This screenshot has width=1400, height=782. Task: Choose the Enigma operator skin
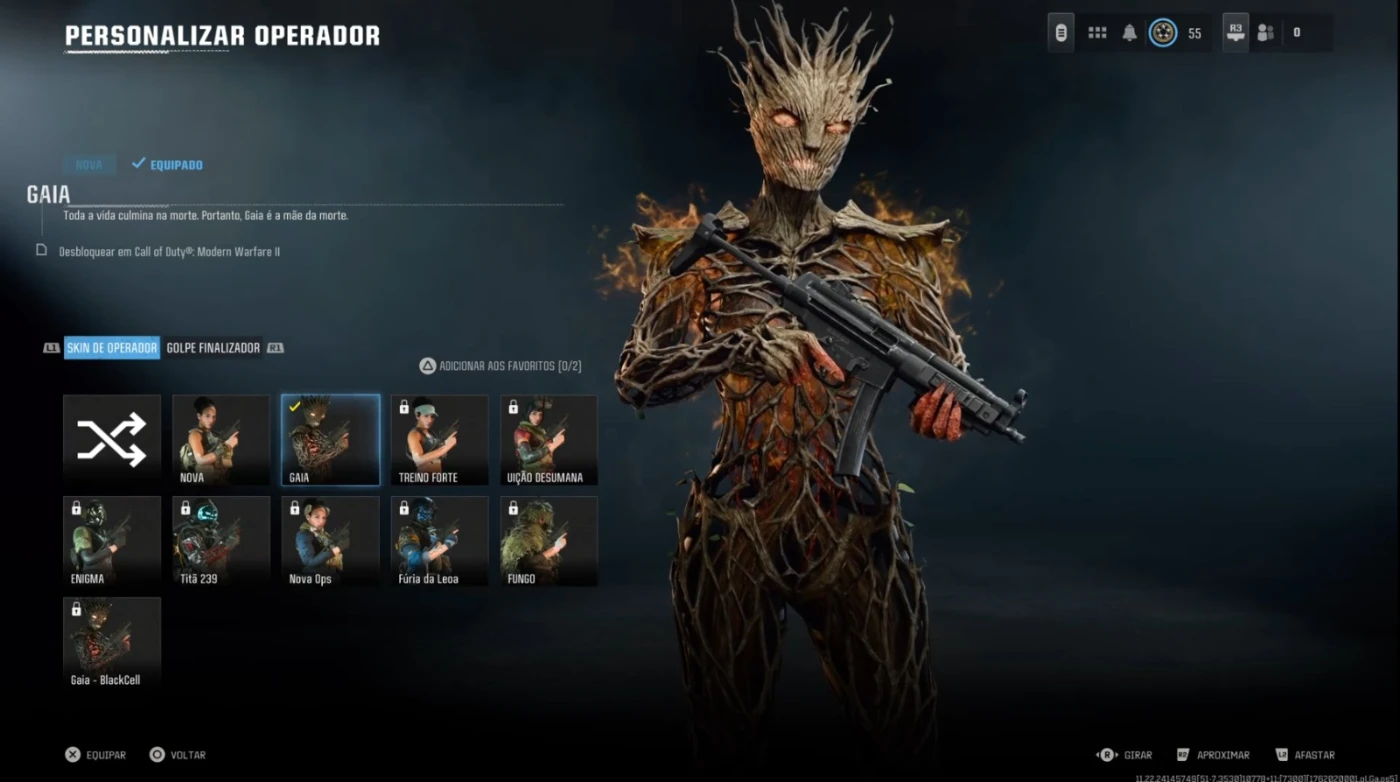(x=112, y=541)
